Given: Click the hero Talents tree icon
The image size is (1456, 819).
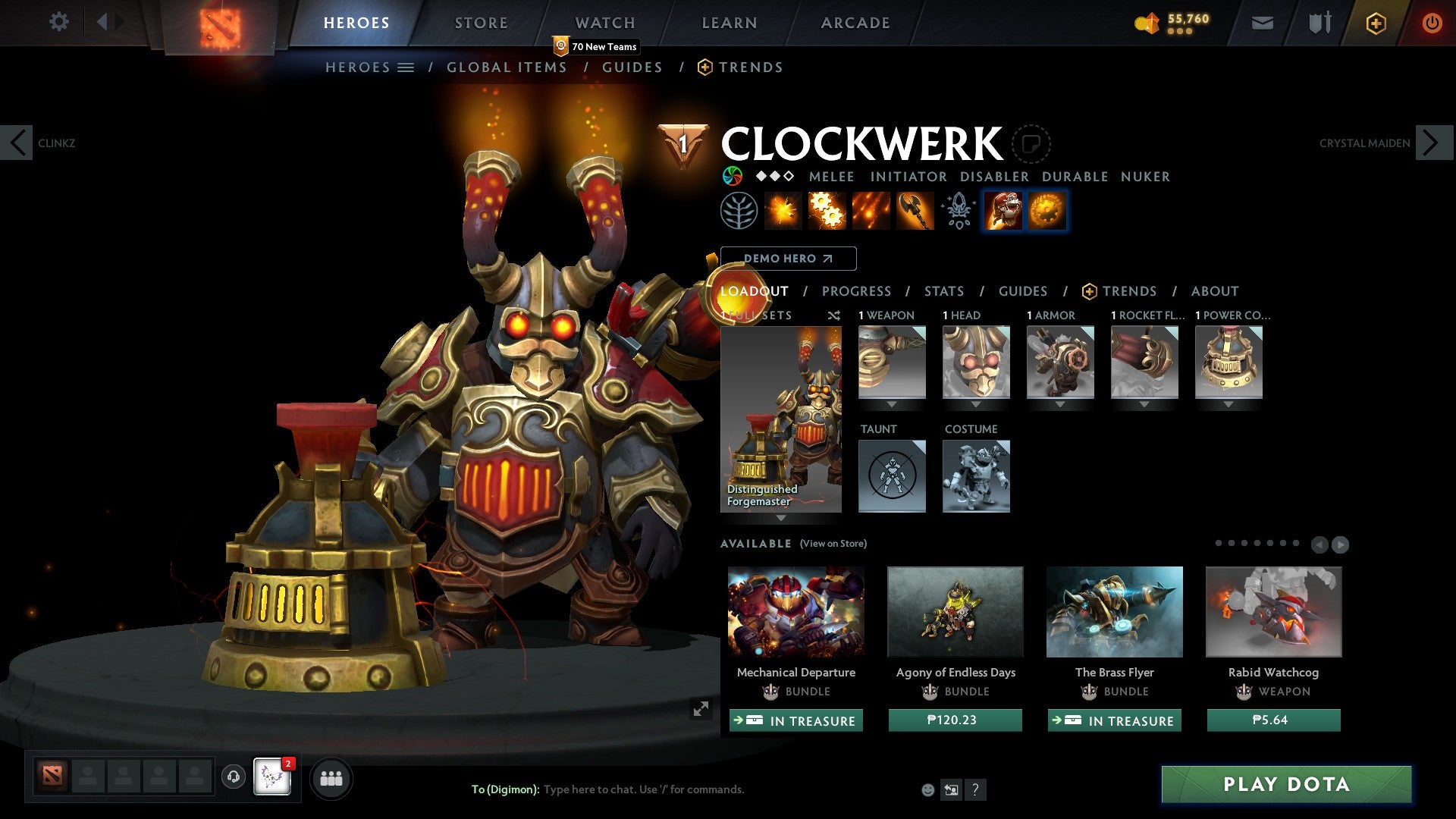Looking at the screenshot, I should point(739,210).
